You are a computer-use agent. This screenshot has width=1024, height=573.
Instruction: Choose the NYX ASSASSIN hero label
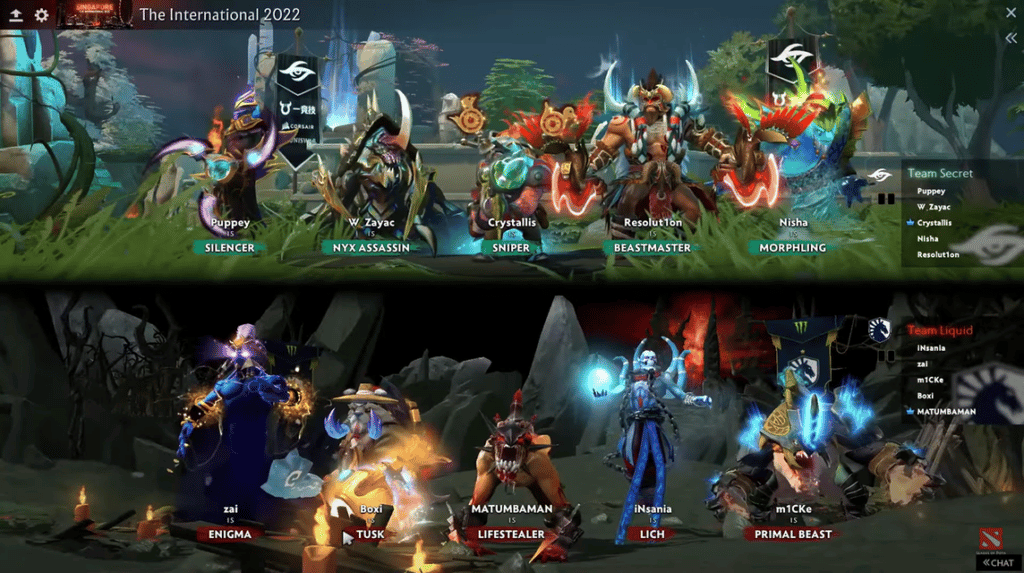(368, 247)
